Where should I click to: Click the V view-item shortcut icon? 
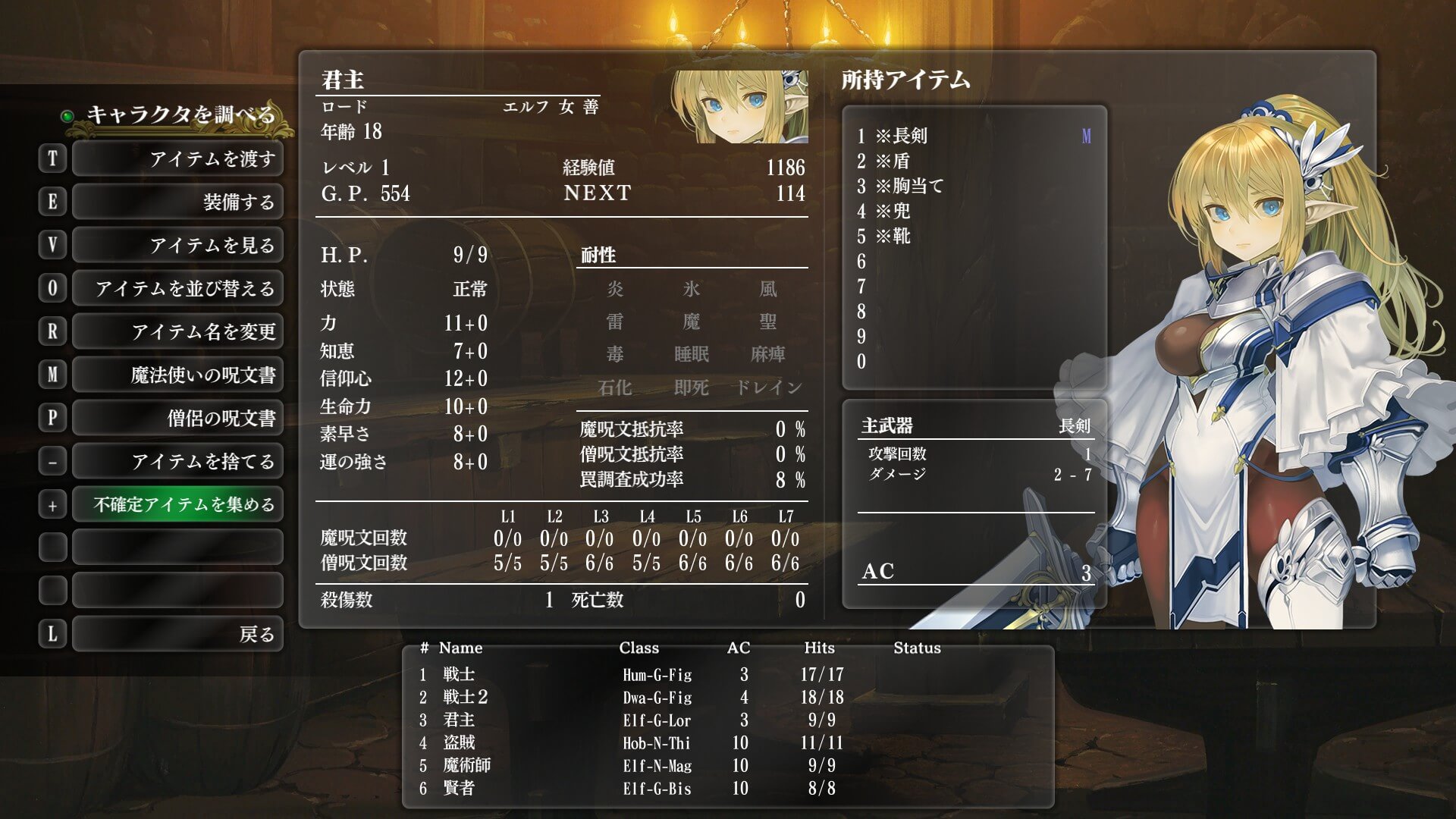coord(52,245)
